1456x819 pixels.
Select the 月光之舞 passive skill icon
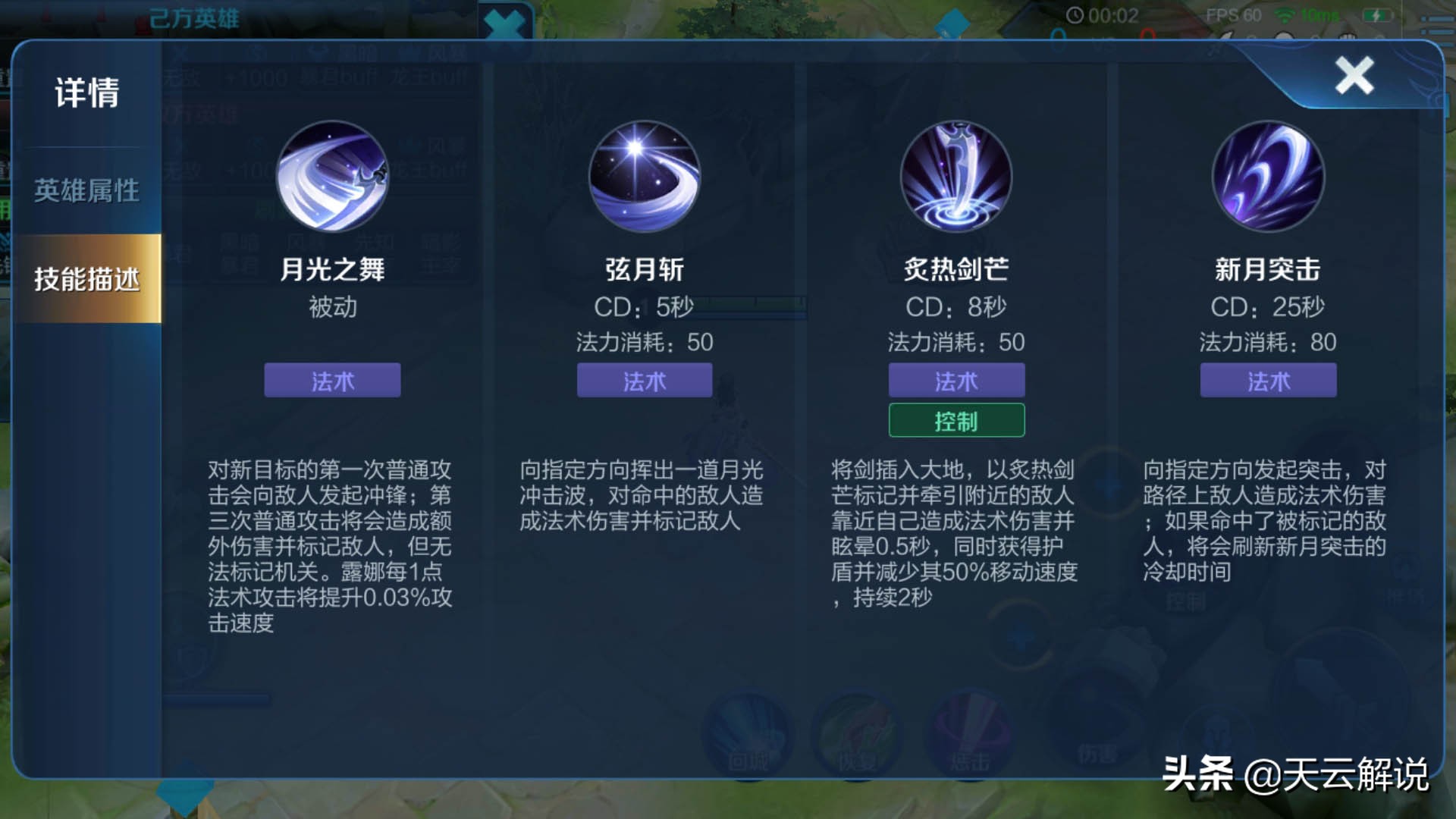pos(331,176)
